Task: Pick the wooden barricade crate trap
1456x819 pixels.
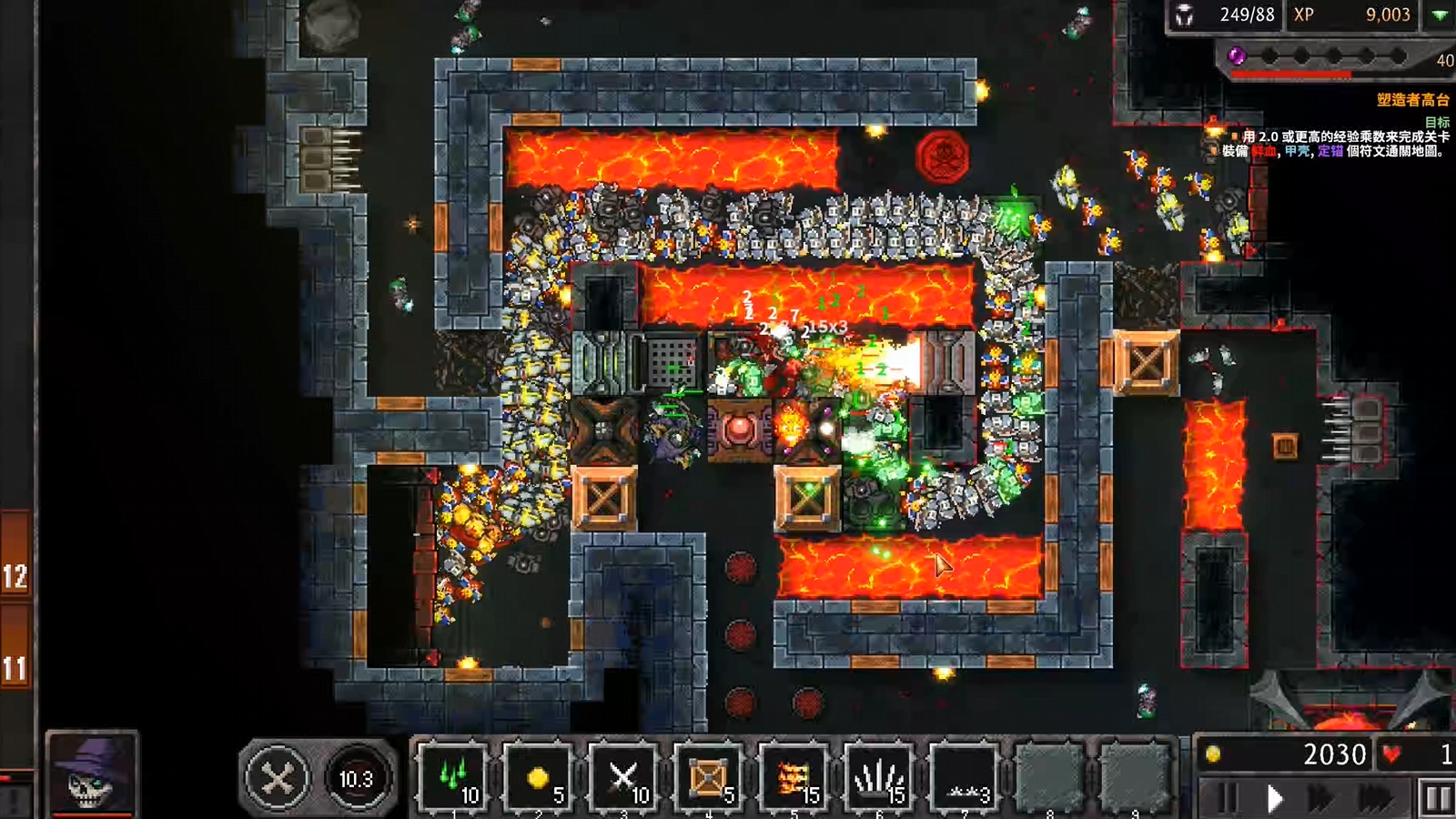Action: [709, 778]
